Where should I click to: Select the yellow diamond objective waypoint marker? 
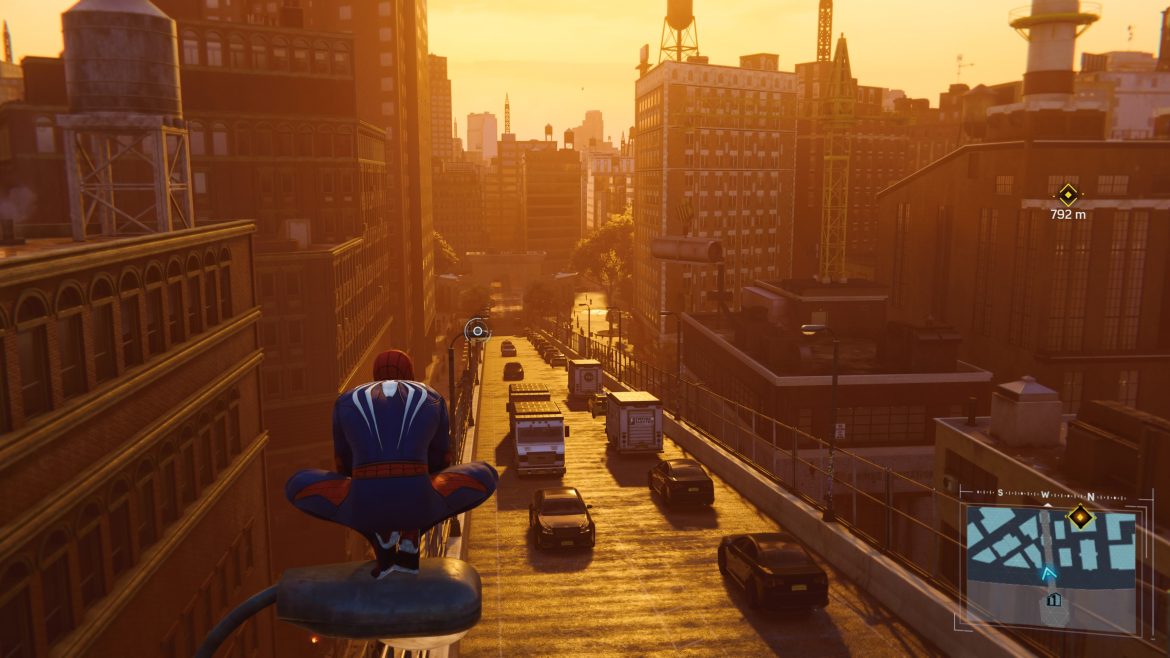(x=1068, y=194)
